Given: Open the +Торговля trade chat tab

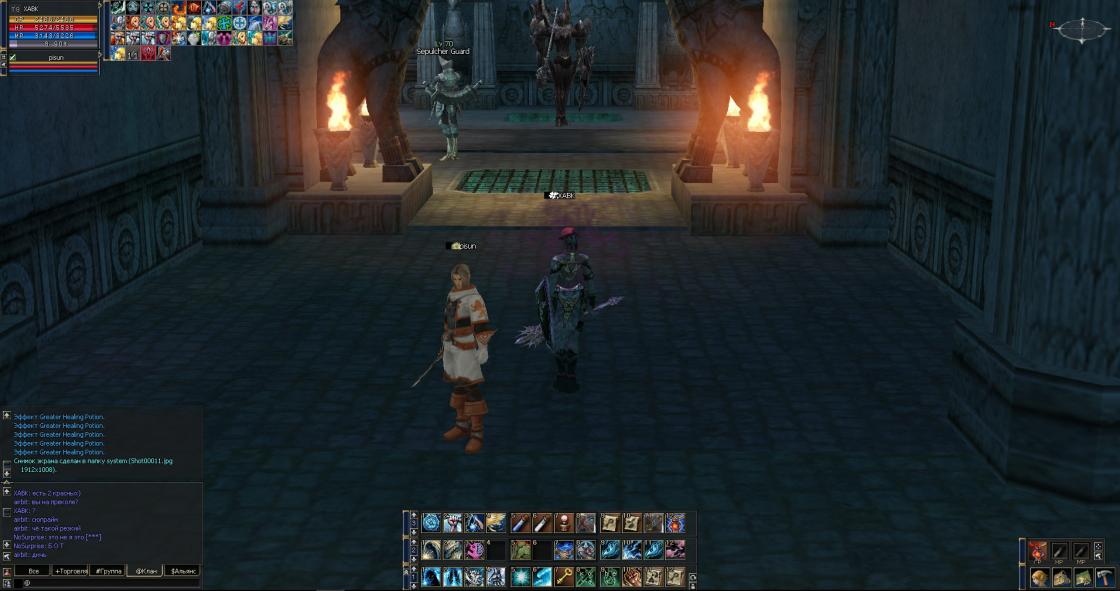Looking at the screenshot, I should pos(70,571).
